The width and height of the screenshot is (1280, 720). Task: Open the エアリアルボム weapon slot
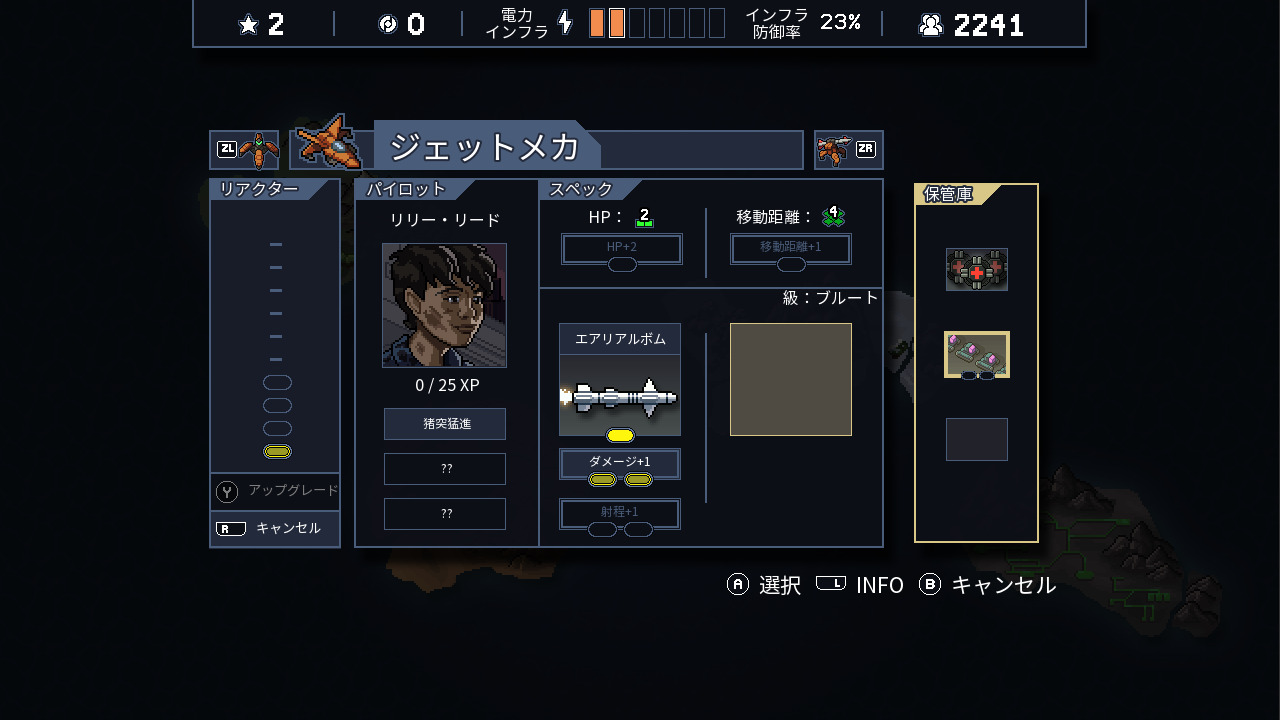pos(620,380)
